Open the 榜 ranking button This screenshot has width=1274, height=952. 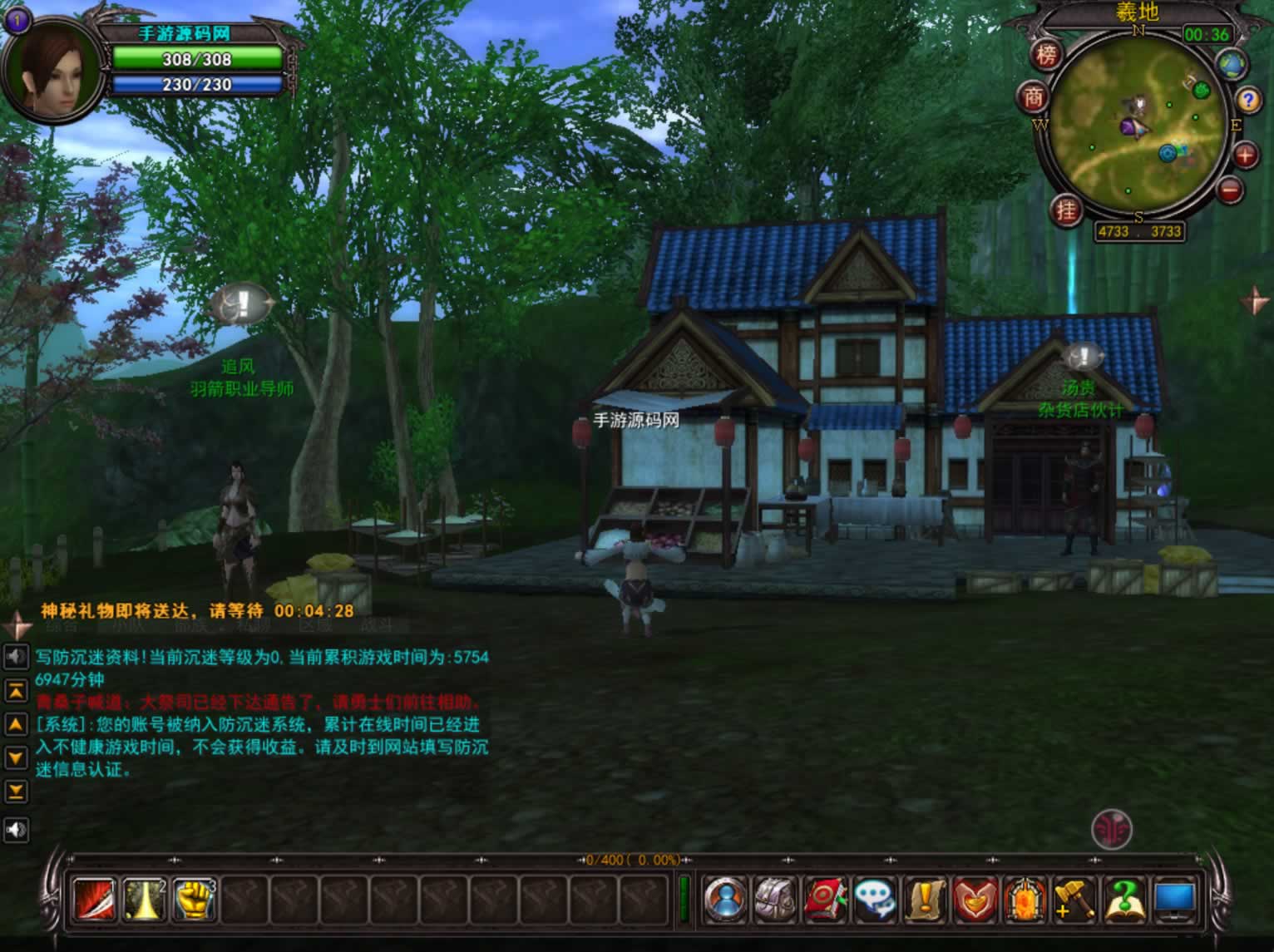(1047, 56)
